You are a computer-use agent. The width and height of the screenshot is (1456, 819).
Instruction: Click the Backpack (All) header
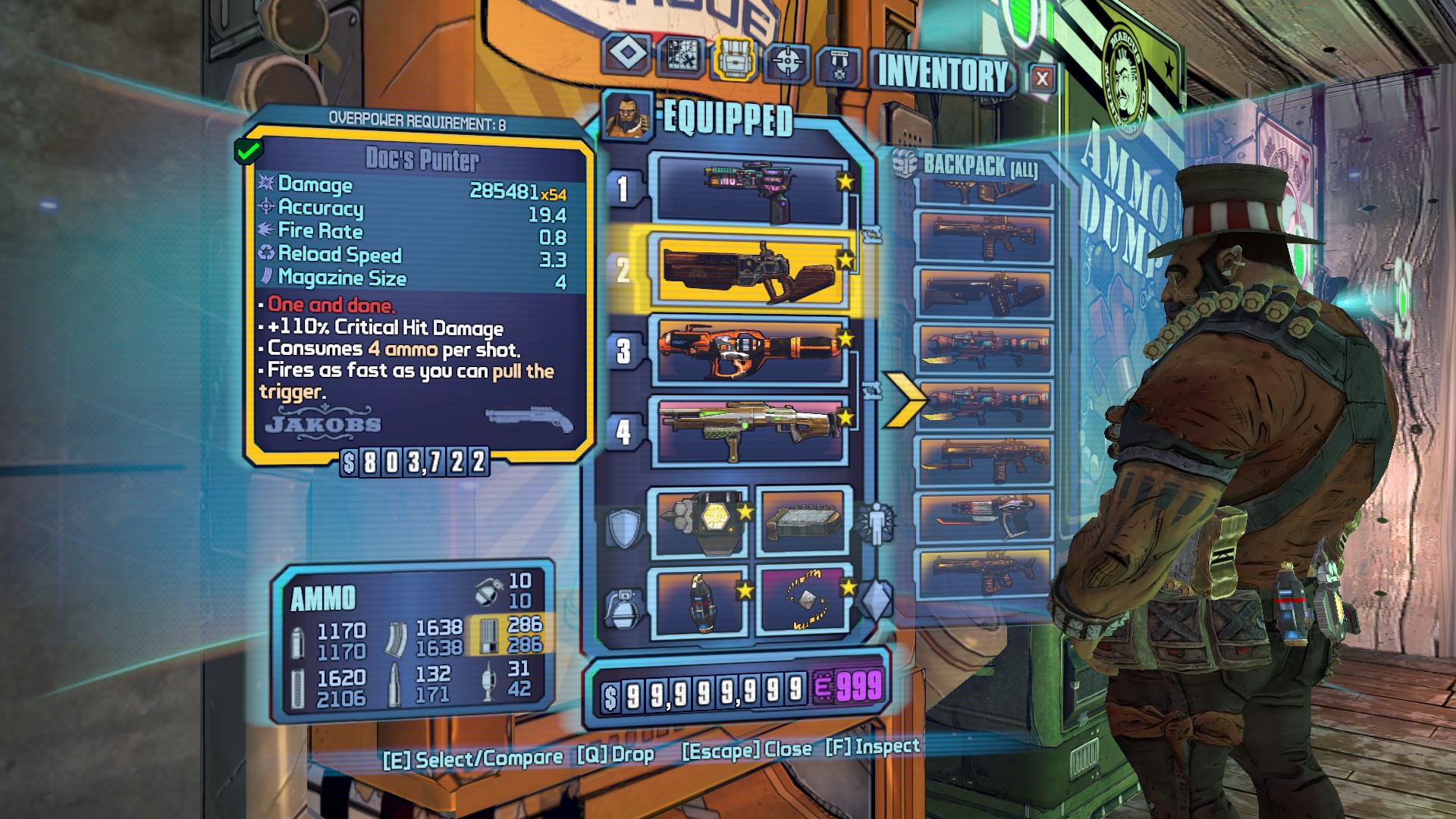[978, 165]
